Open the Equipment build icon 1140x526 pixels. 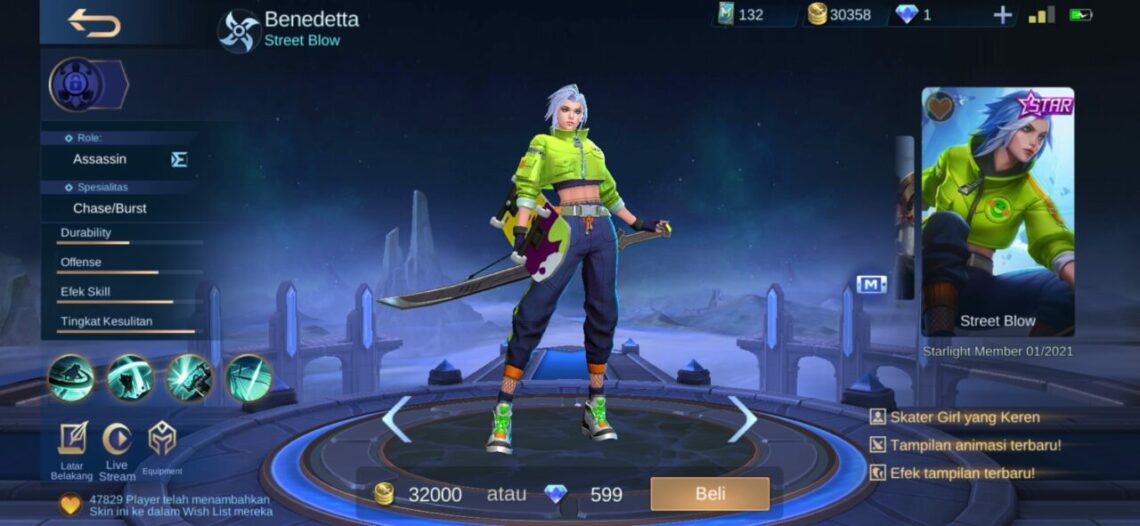click(x=162, y=439)
